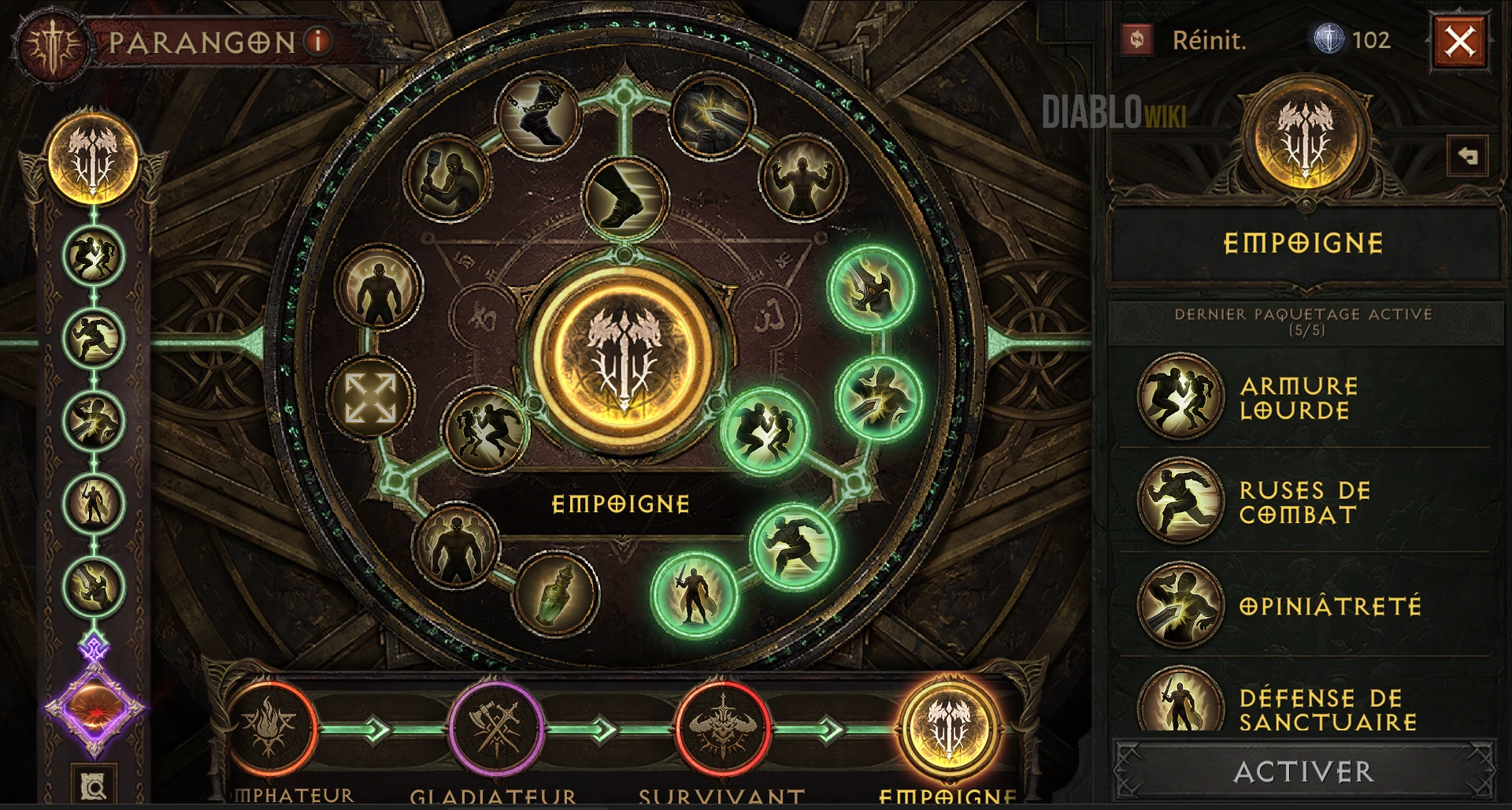Click the Réinit. reset button

pyautogui.click(x=1186, y=40)
